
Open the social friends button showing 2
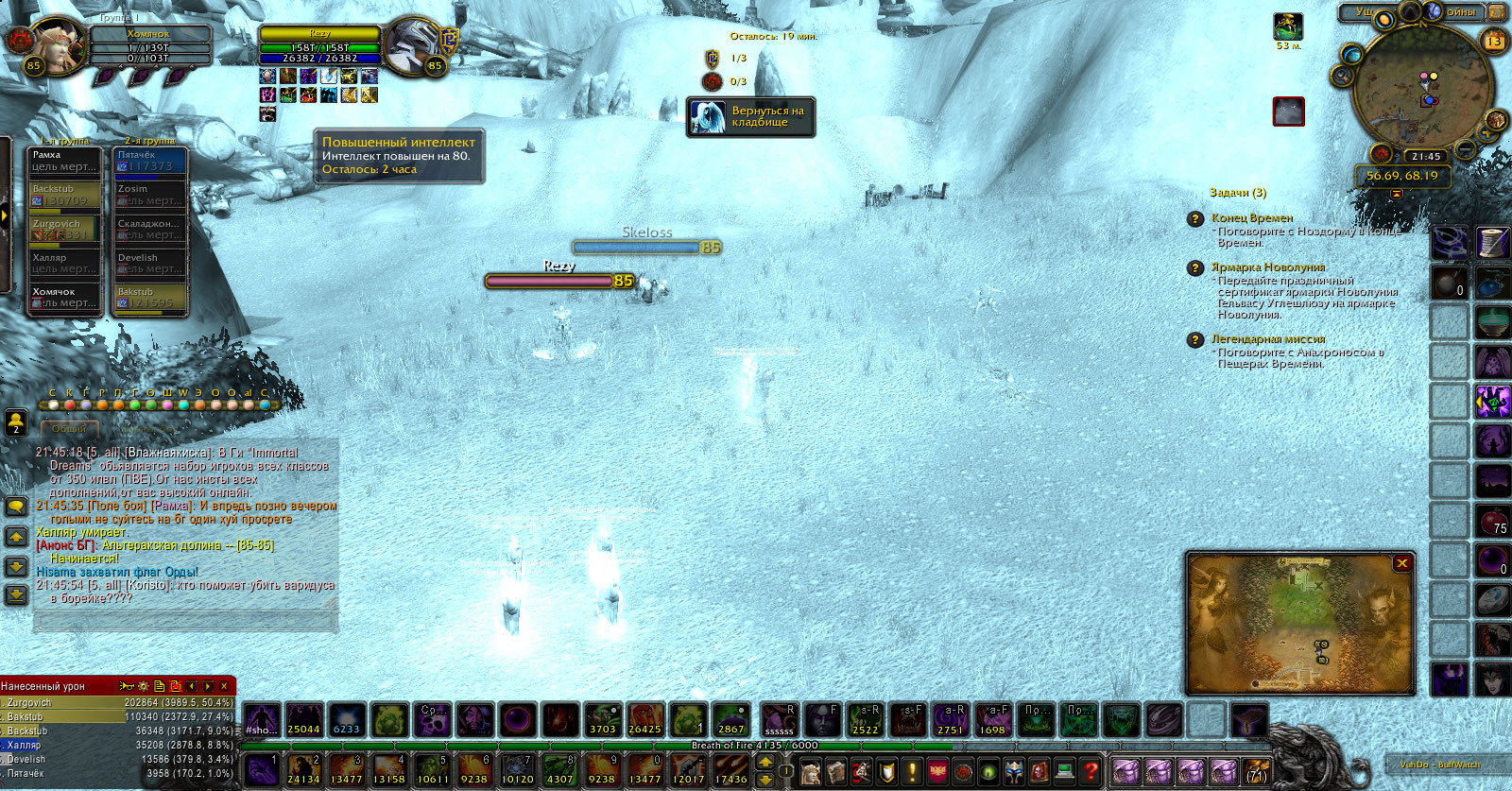(16, 421)
